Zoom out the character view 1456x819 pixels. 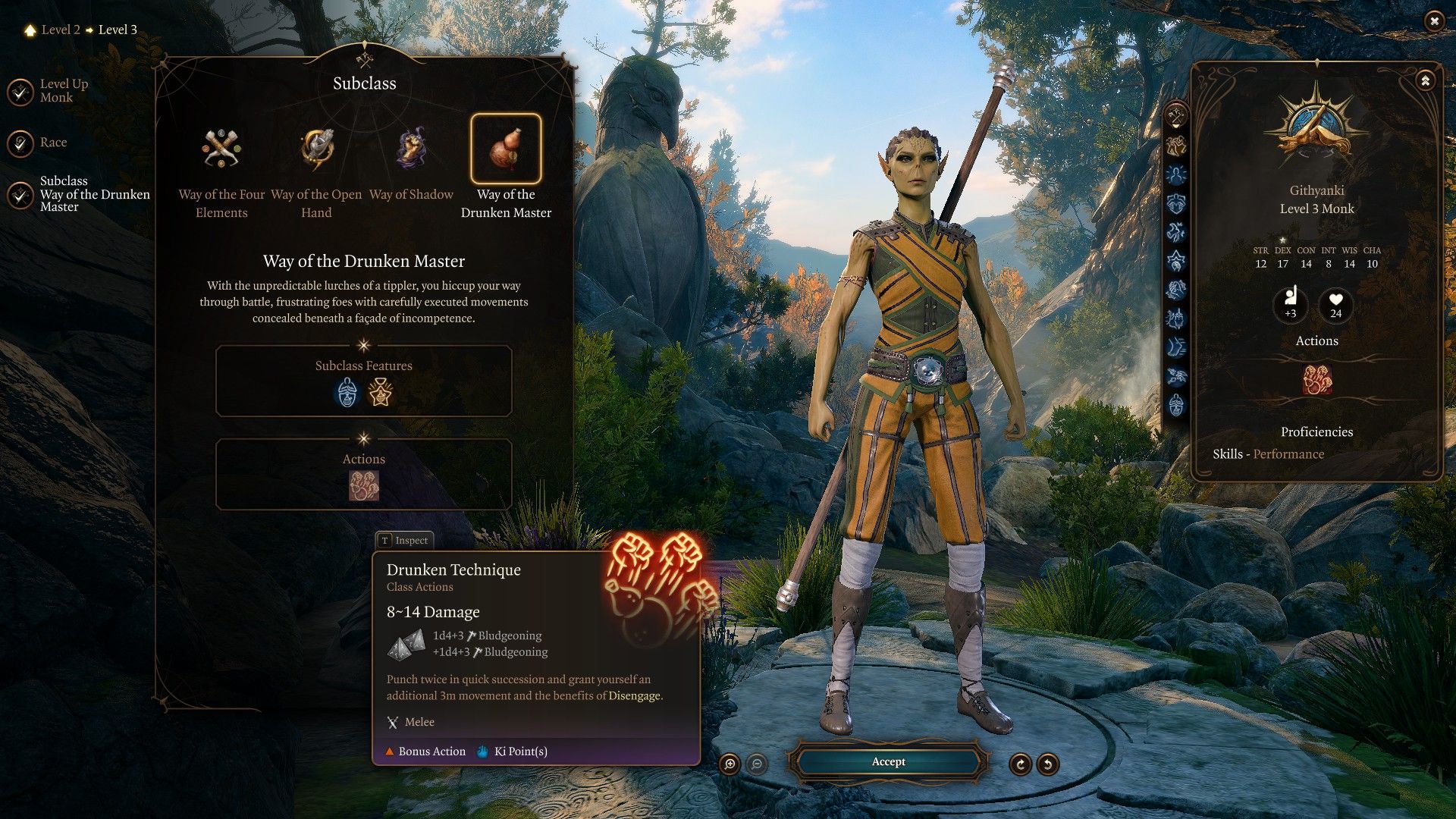click(756, 764)
